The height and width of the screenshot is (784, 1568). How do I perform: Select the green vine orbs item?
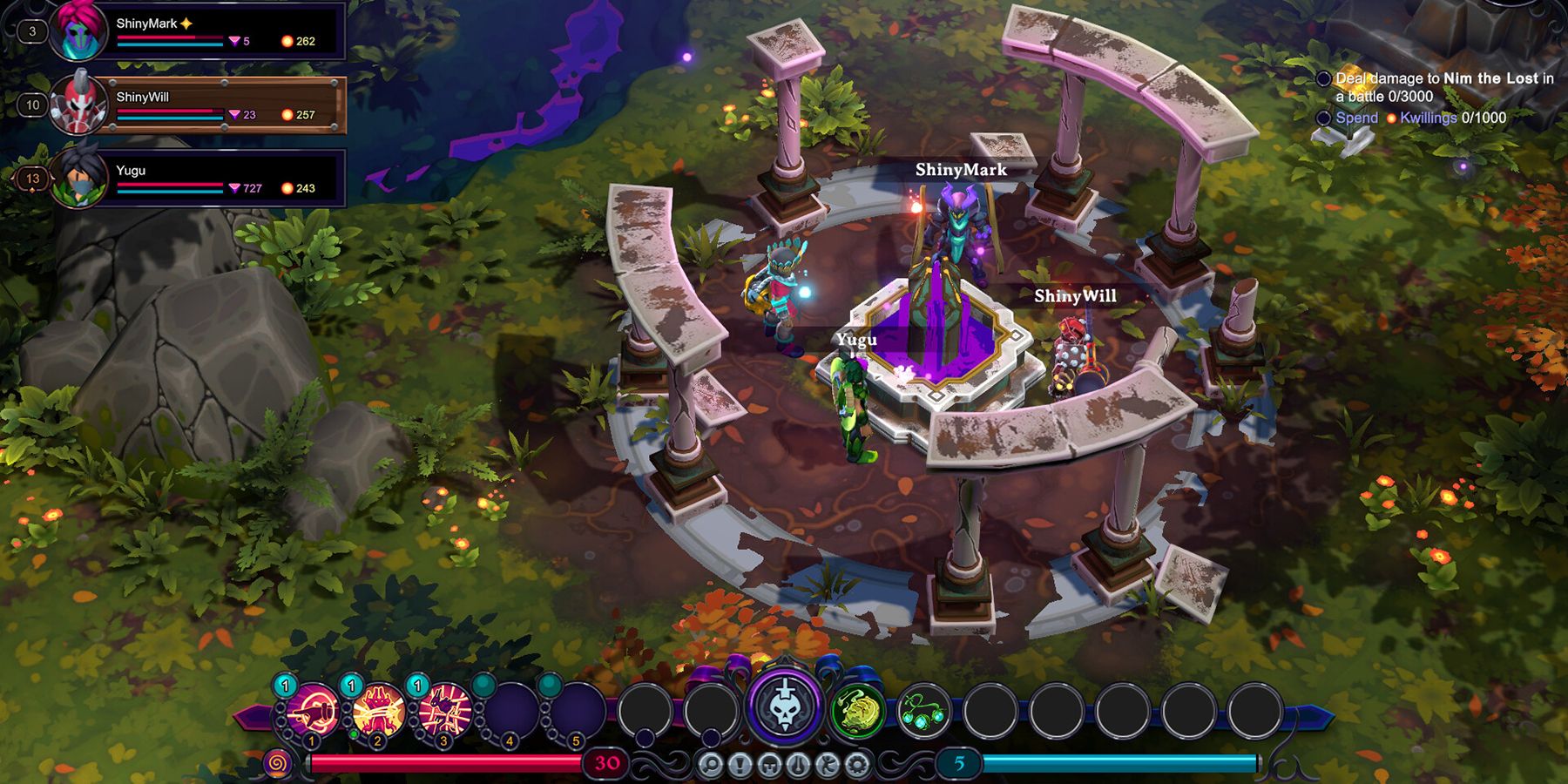point(923,709)
